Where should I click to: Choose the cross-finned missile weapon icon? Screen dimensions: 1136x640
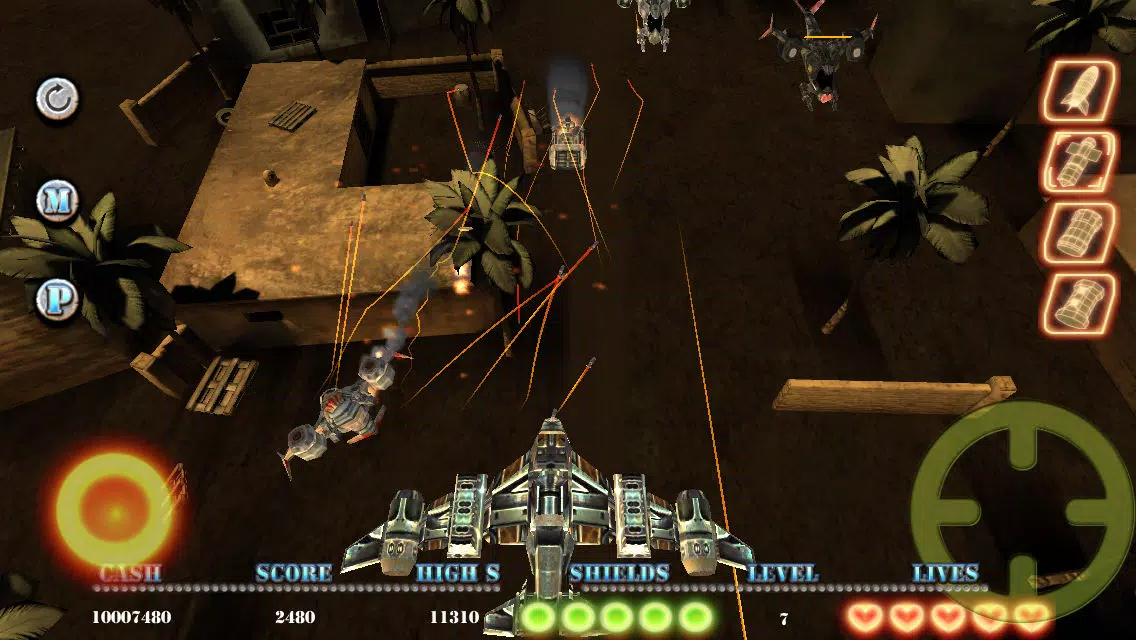coord(1080,163)
